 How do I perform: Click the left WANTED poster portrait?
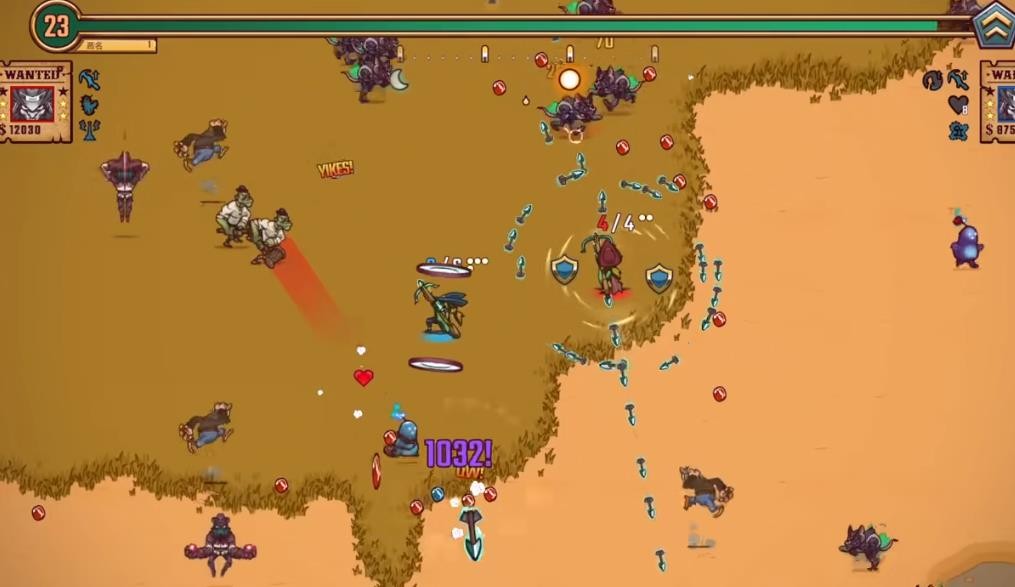click(x=32, y=102)
